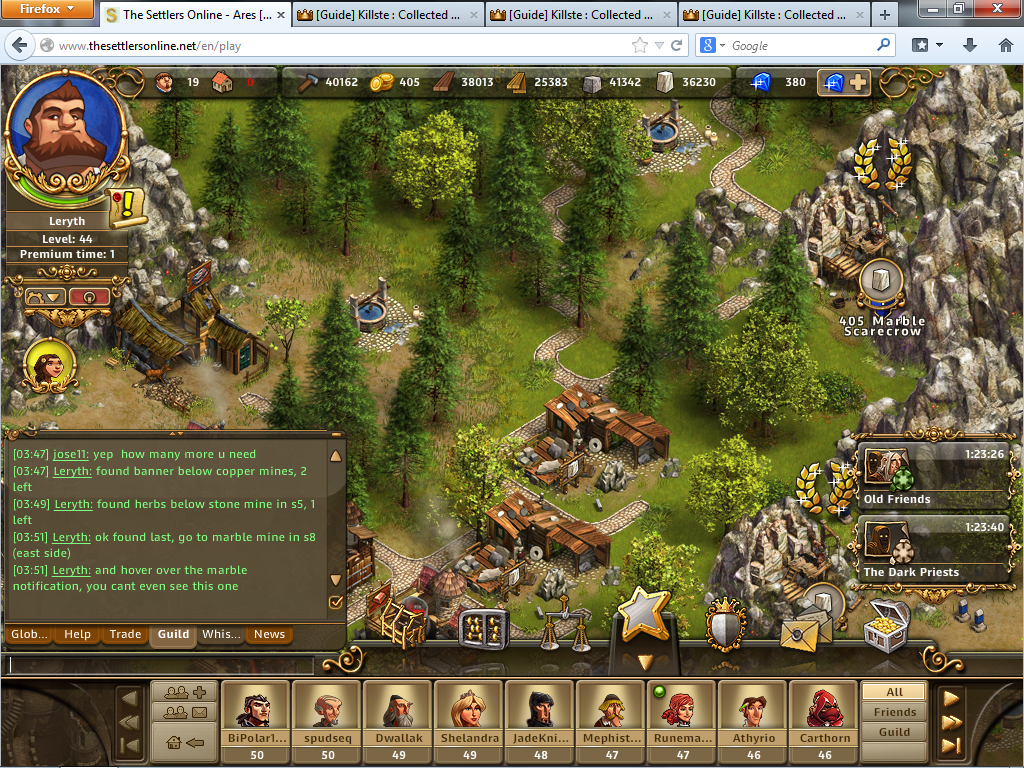This screenshot has height=768, width=1024.
Task: Switch chat to the Trade tab
Action: 125,634
